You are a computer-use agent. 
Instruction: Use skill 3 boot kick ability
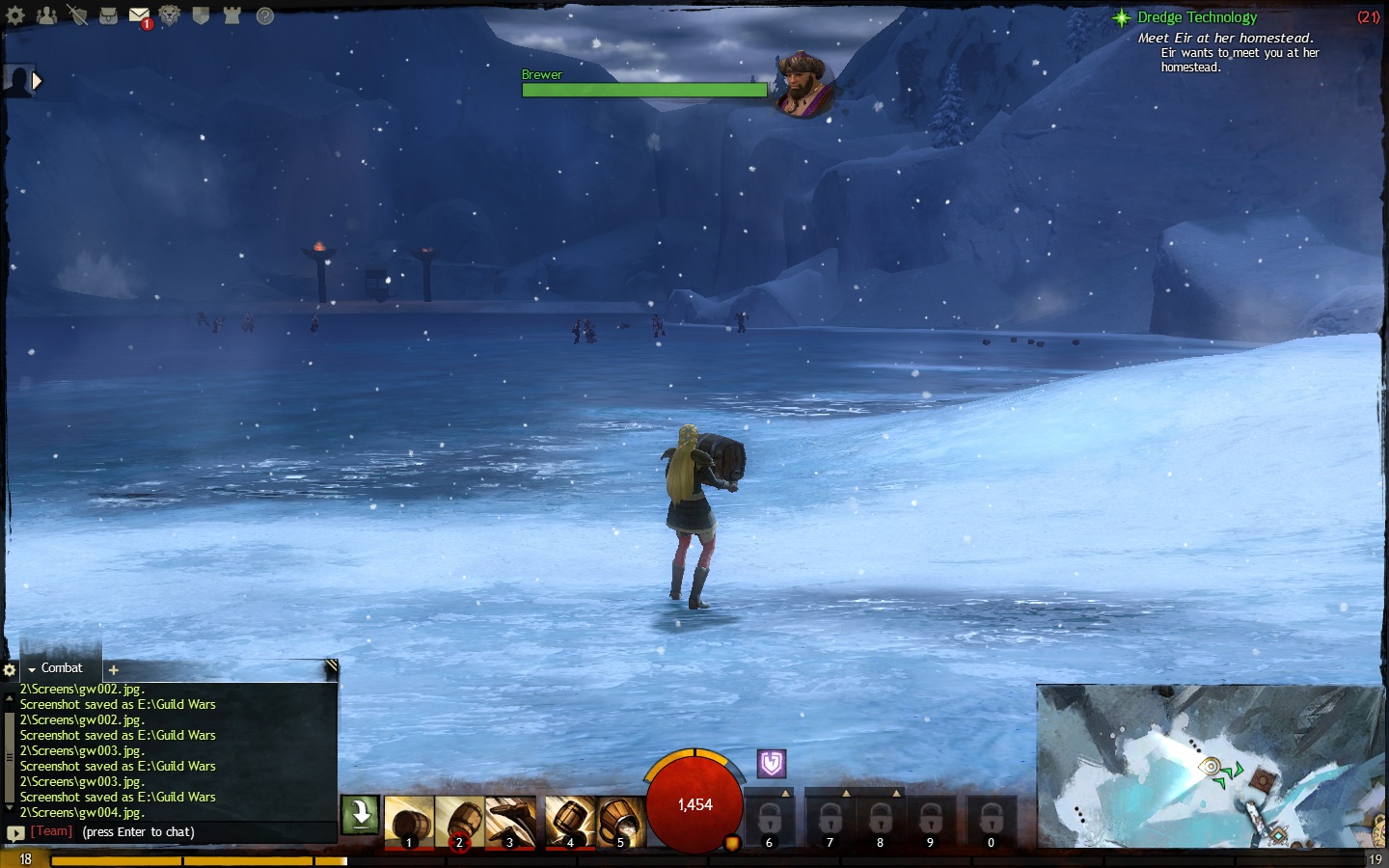(509, 822)
